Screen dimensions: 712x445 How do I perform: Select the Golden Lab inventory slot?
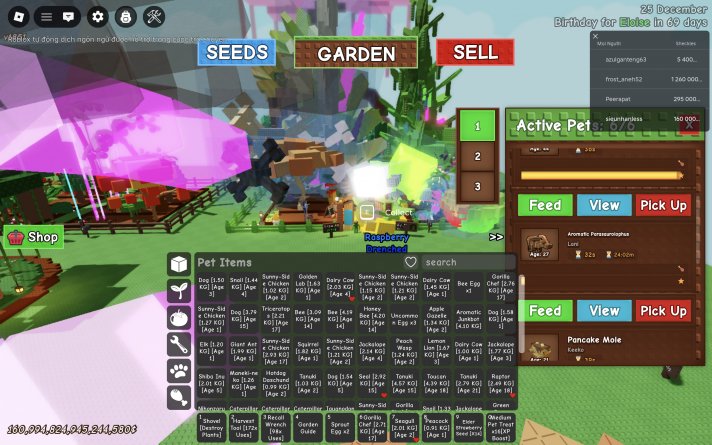pyautogui.click(x=308, y=287)
